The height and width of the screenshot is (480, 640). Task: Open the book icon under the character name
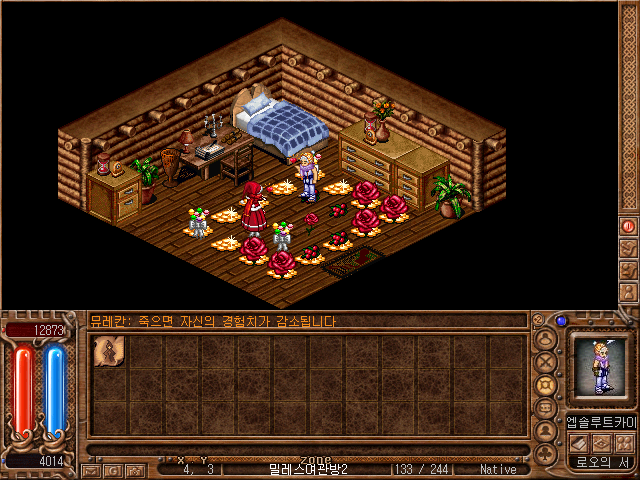tap(578, 443)
